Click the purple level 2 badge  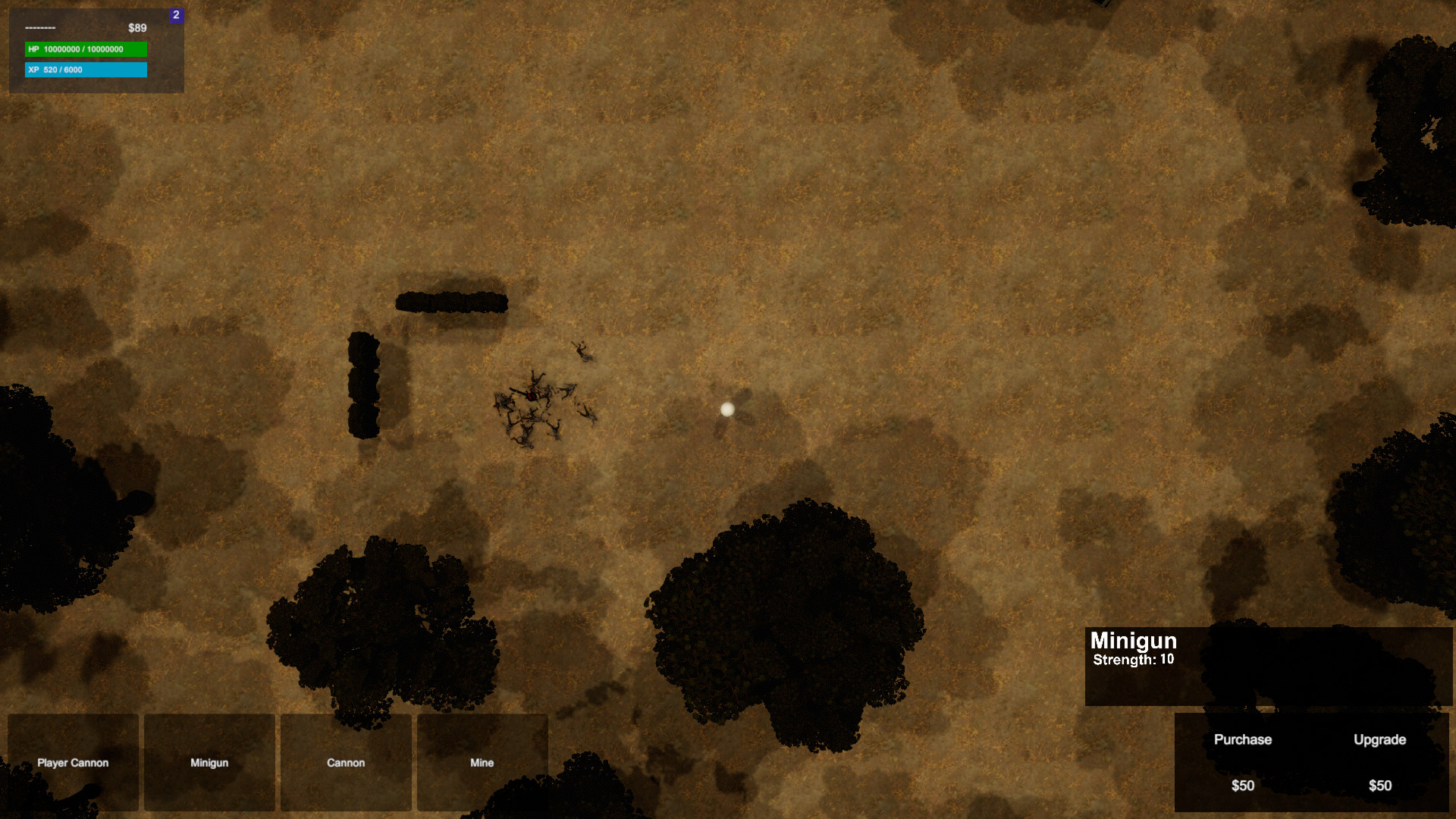tap(177, 15)
